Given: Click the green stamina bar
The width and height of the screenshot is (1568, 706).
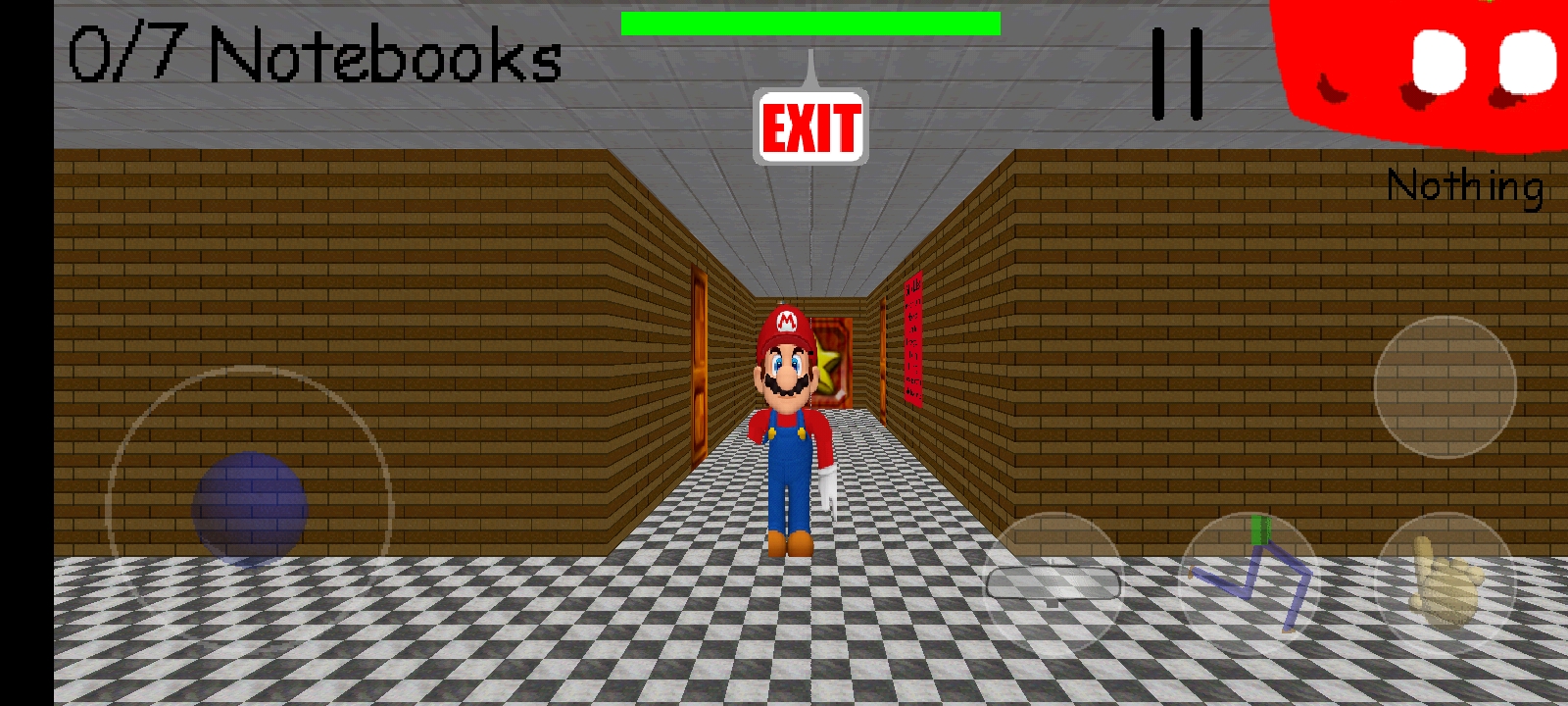Looking at the screenshot, I should point(808,22).
